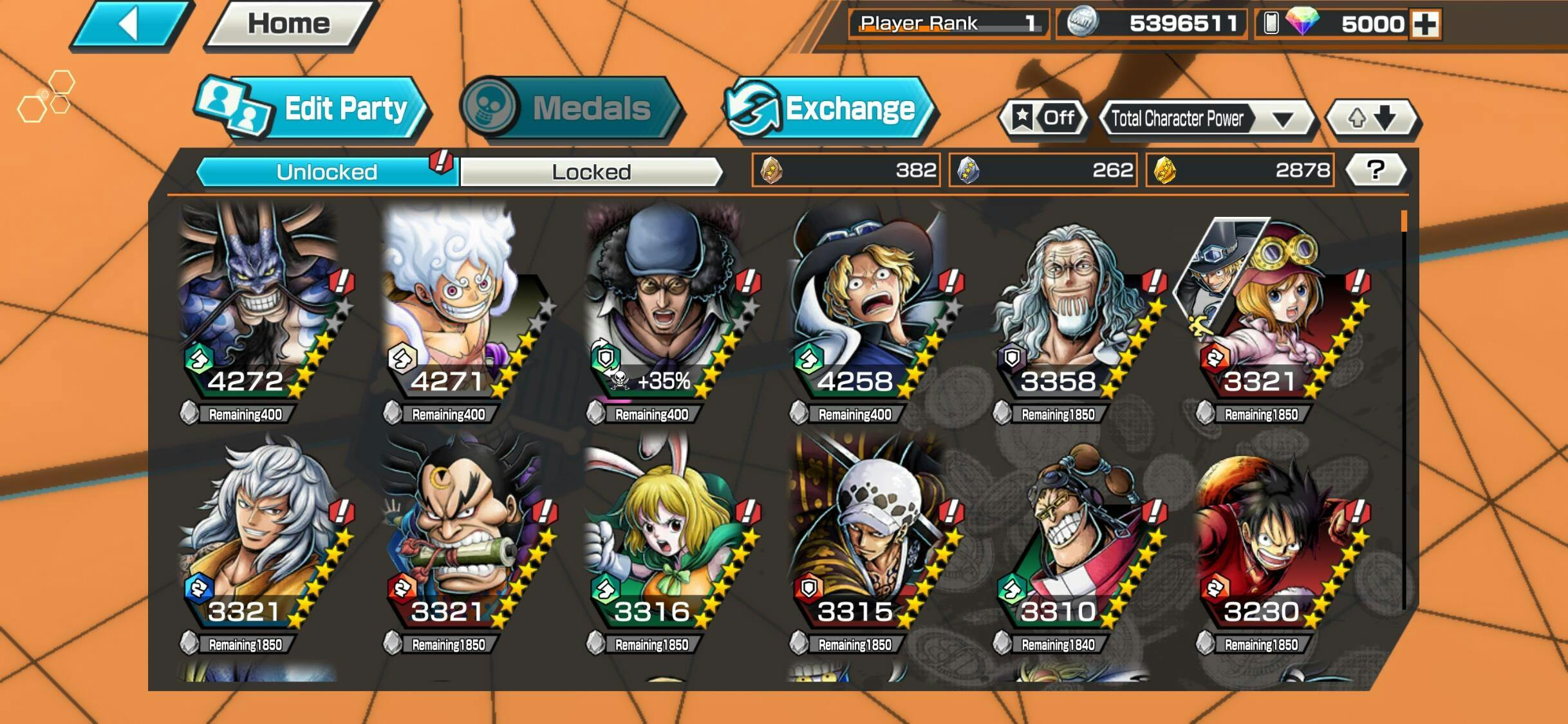Select the Unlocked characters tab
1568x724 pixels.
pyautogui.click(x=327, y=172)
